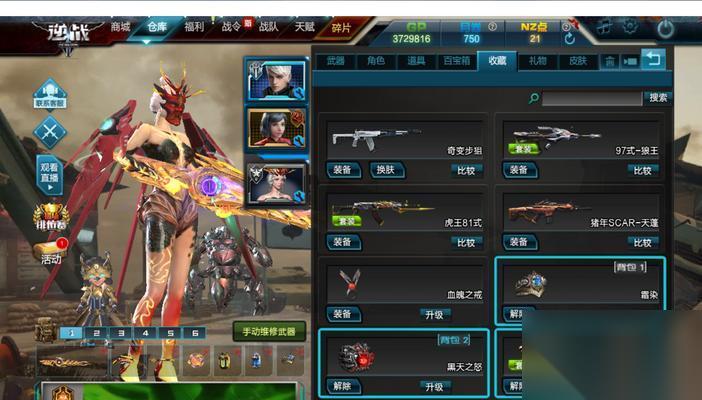Open the 礼物 gifts tab
Screen dimensions: 702x400
(x=538, y=61)
